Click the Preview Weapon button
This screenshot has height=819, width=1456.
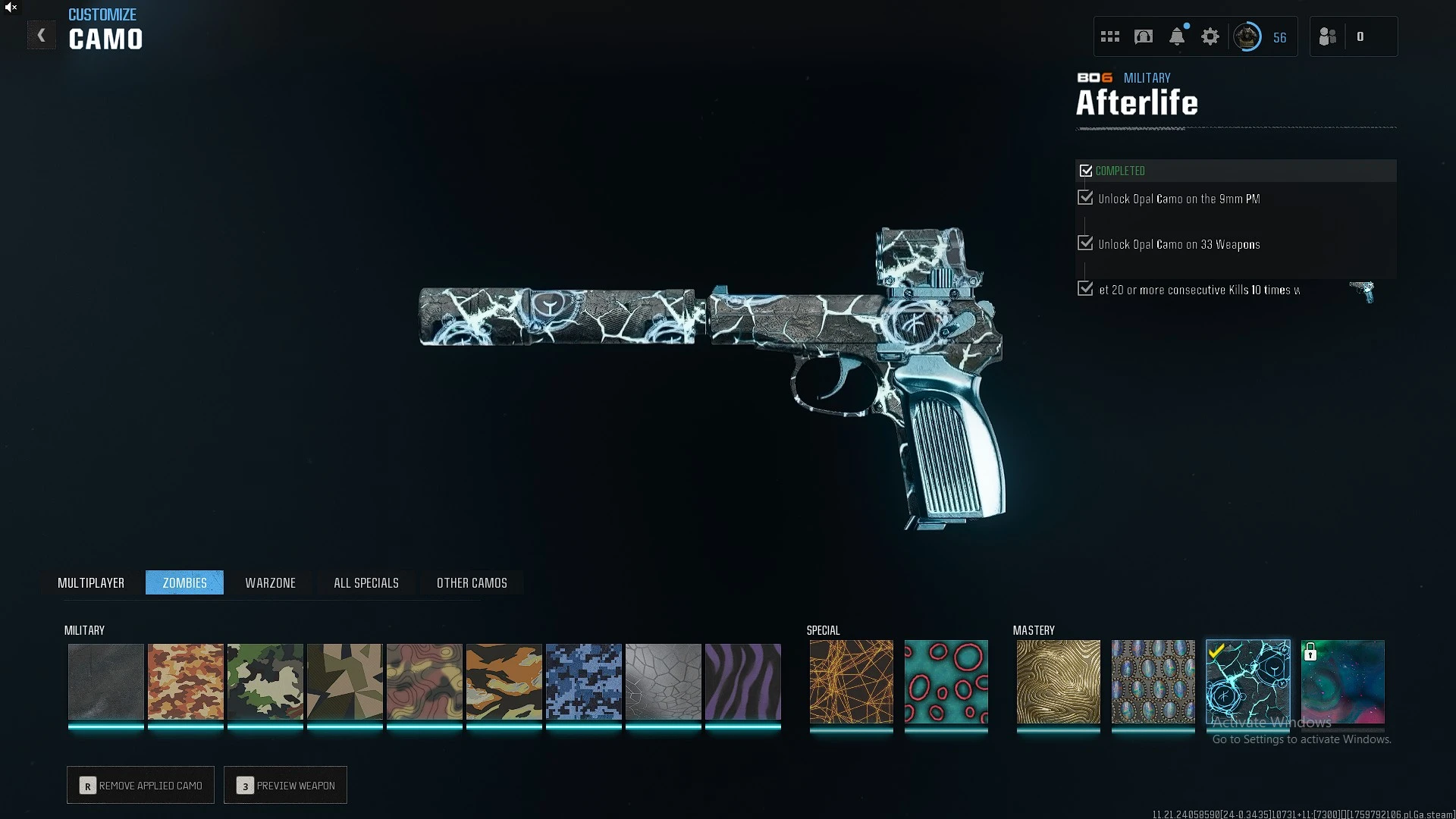(x=286, y=785)
